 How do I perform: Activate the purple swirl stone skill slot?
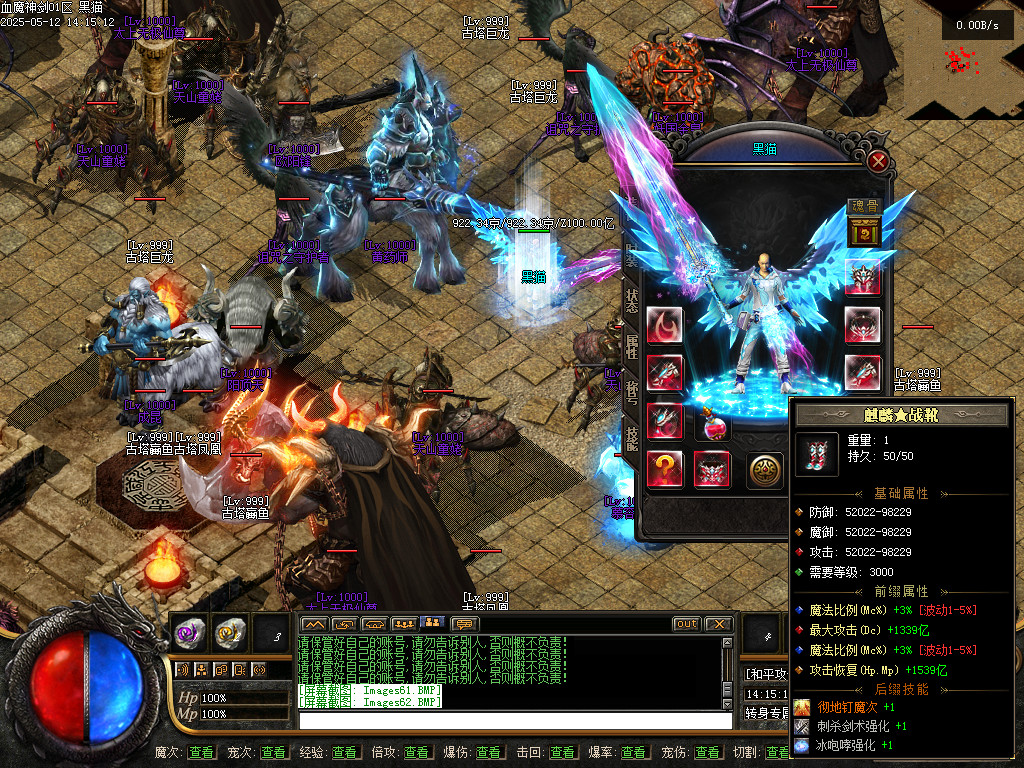(188, 631)
